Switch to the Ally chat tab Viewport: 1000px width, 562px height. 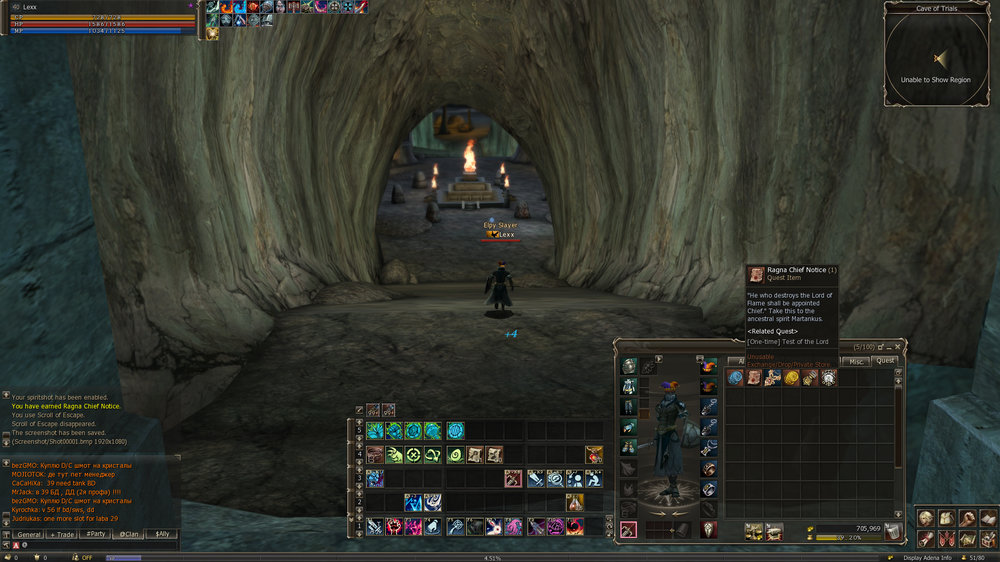click(x=160, y=535)
